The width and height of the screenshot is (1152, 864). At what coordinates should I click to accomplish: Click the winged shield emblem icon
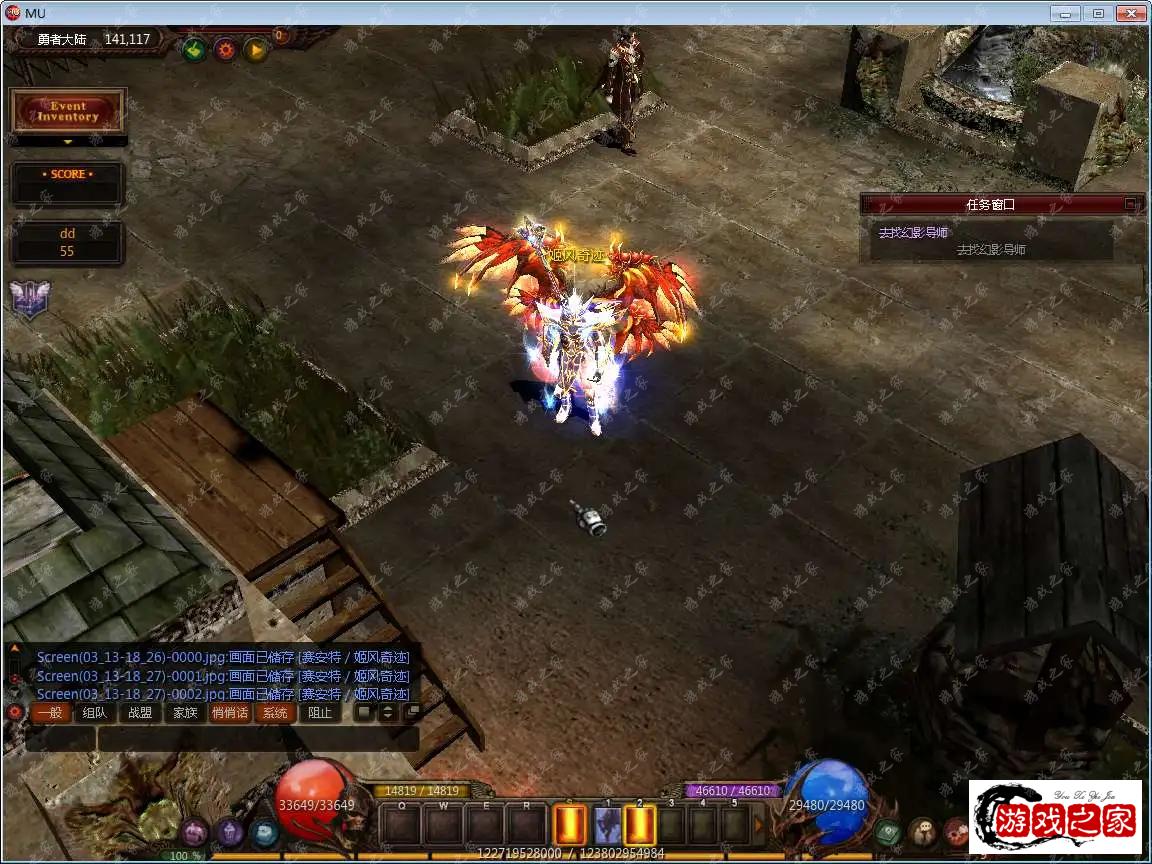(26, 298)
